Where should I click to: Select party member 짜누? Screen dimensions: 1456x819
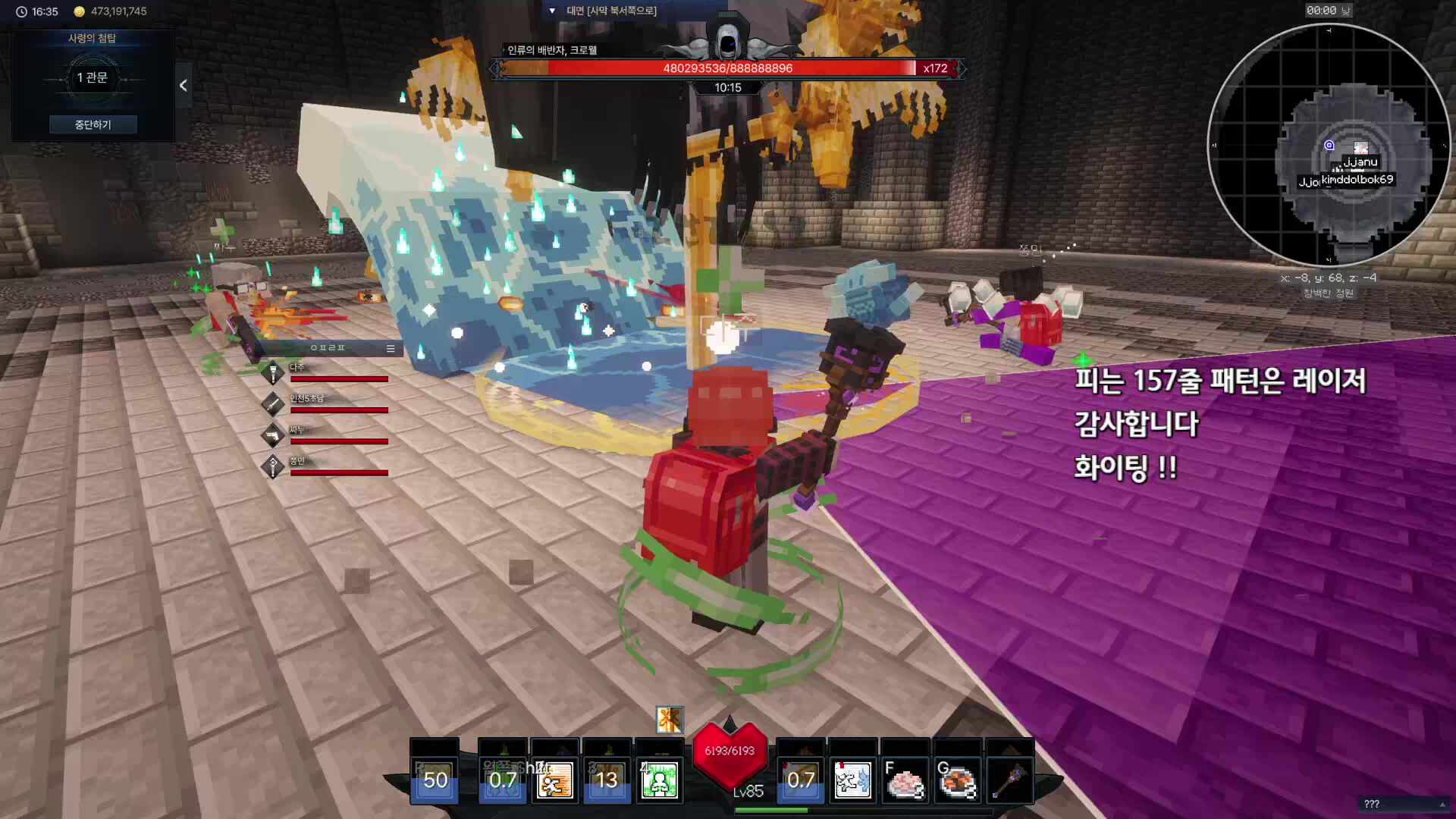pyautogui.click(x=330, y=435)
